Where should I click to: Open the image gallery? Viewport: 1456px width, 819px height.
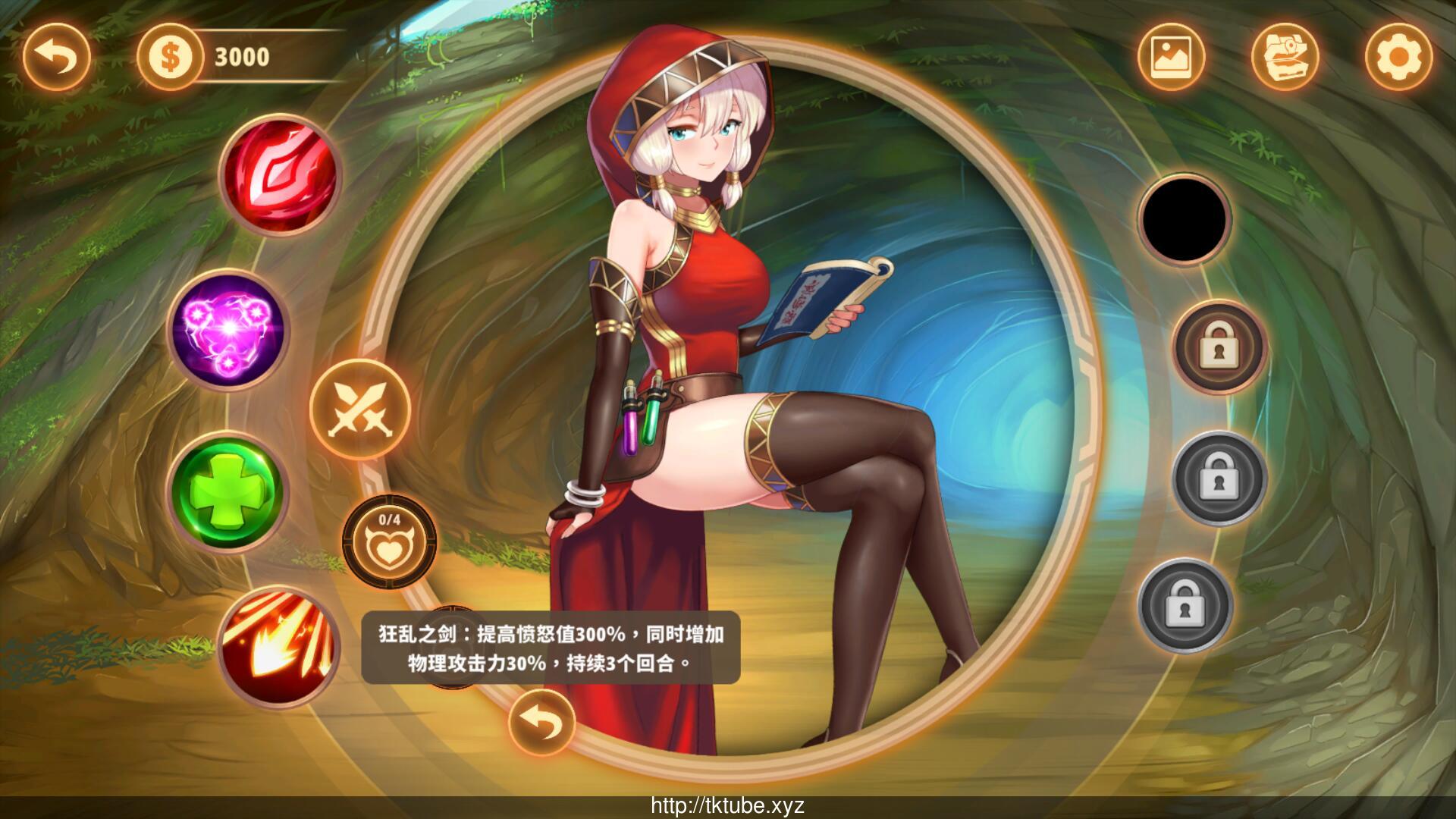point(1171,57)
